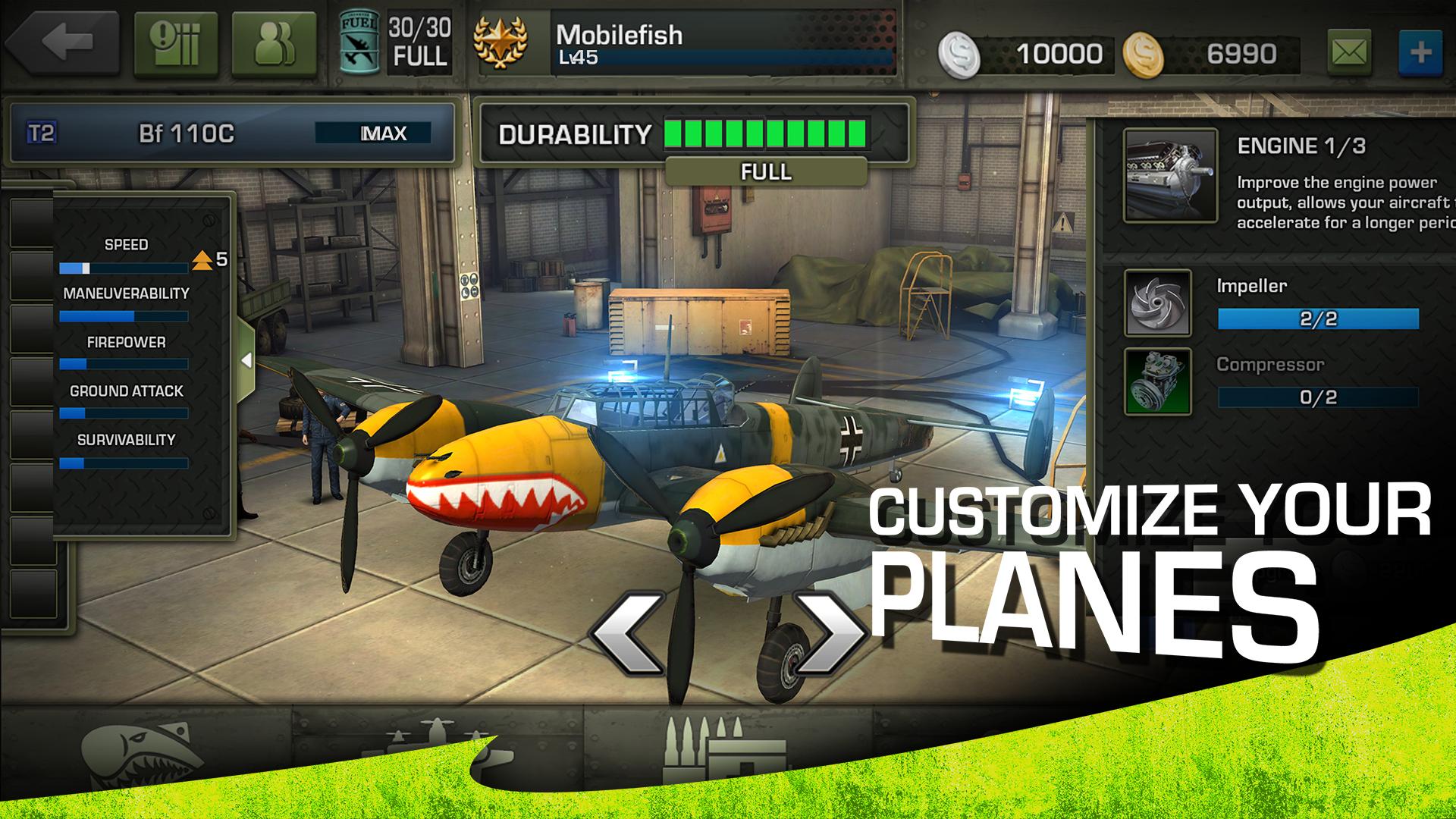This screenshot has height=819, width=1456.
Task: Open the friends icon in the top bar
Action: pyautogui.click(x=273, y=42)
